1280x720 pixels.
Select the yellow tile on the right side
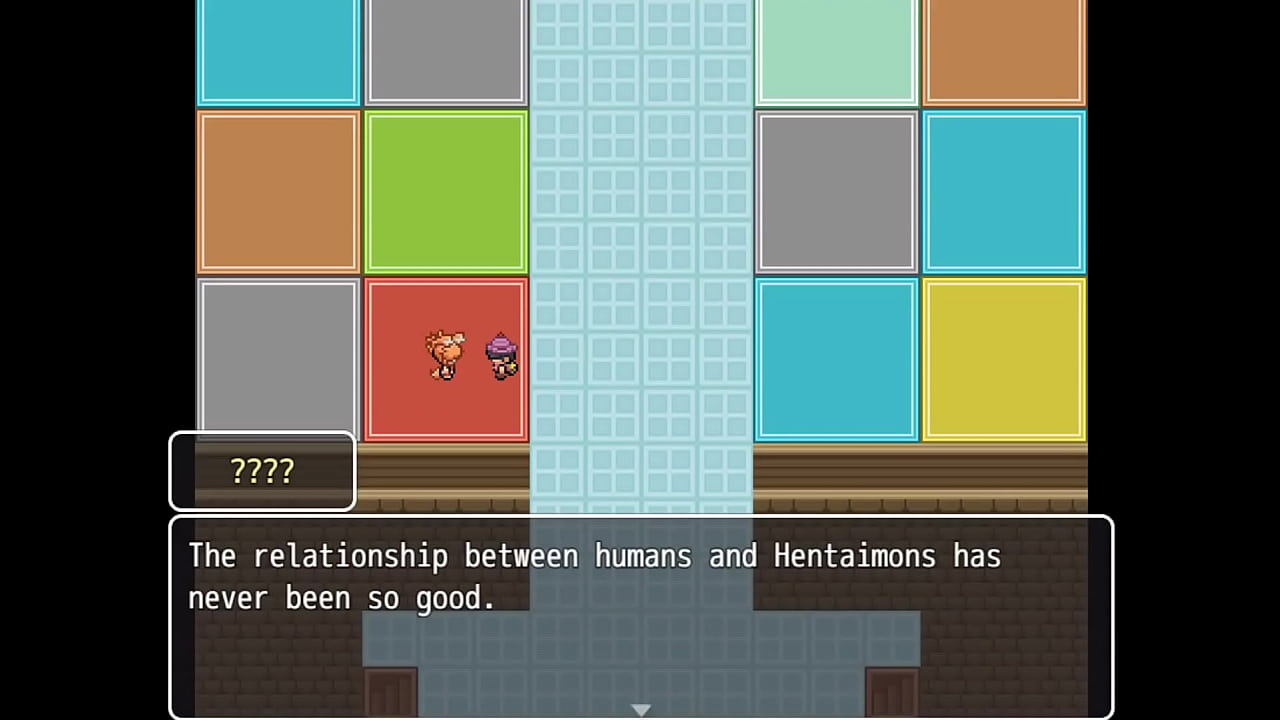click(1004, 360)
